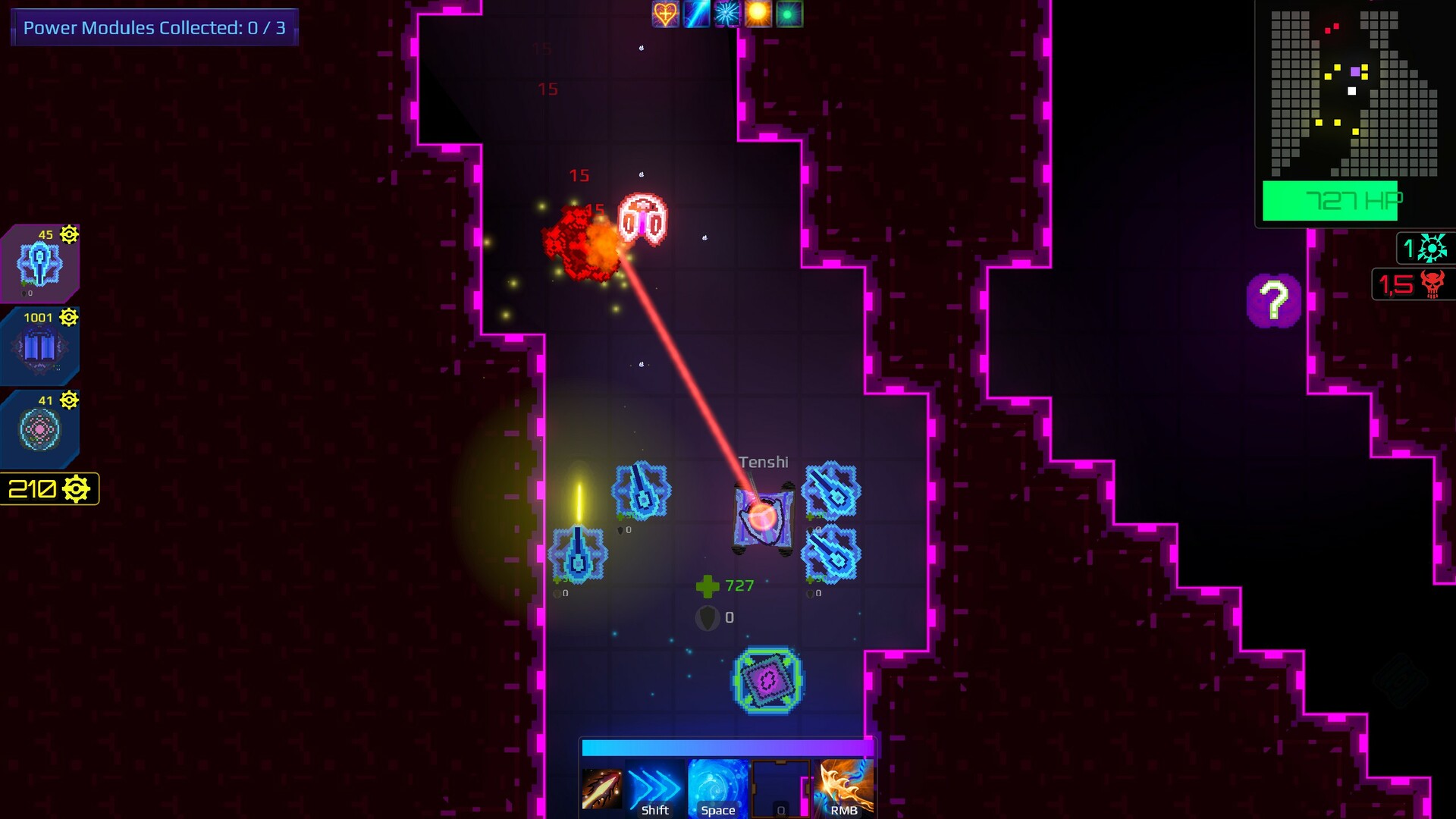Select the turret costing 45 gears
This screenshot has height=819, width=1456.
pyautogui.click(x=39, y=262)
